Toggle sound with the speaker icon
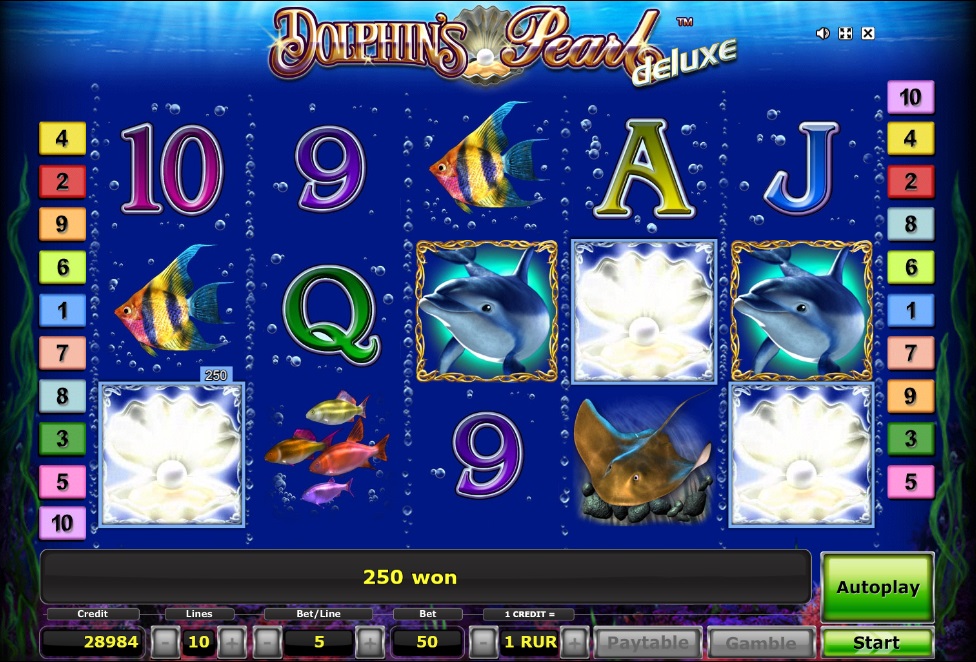Screen dimensions: 976x662 pyautogui.click(x=823, y=33)
